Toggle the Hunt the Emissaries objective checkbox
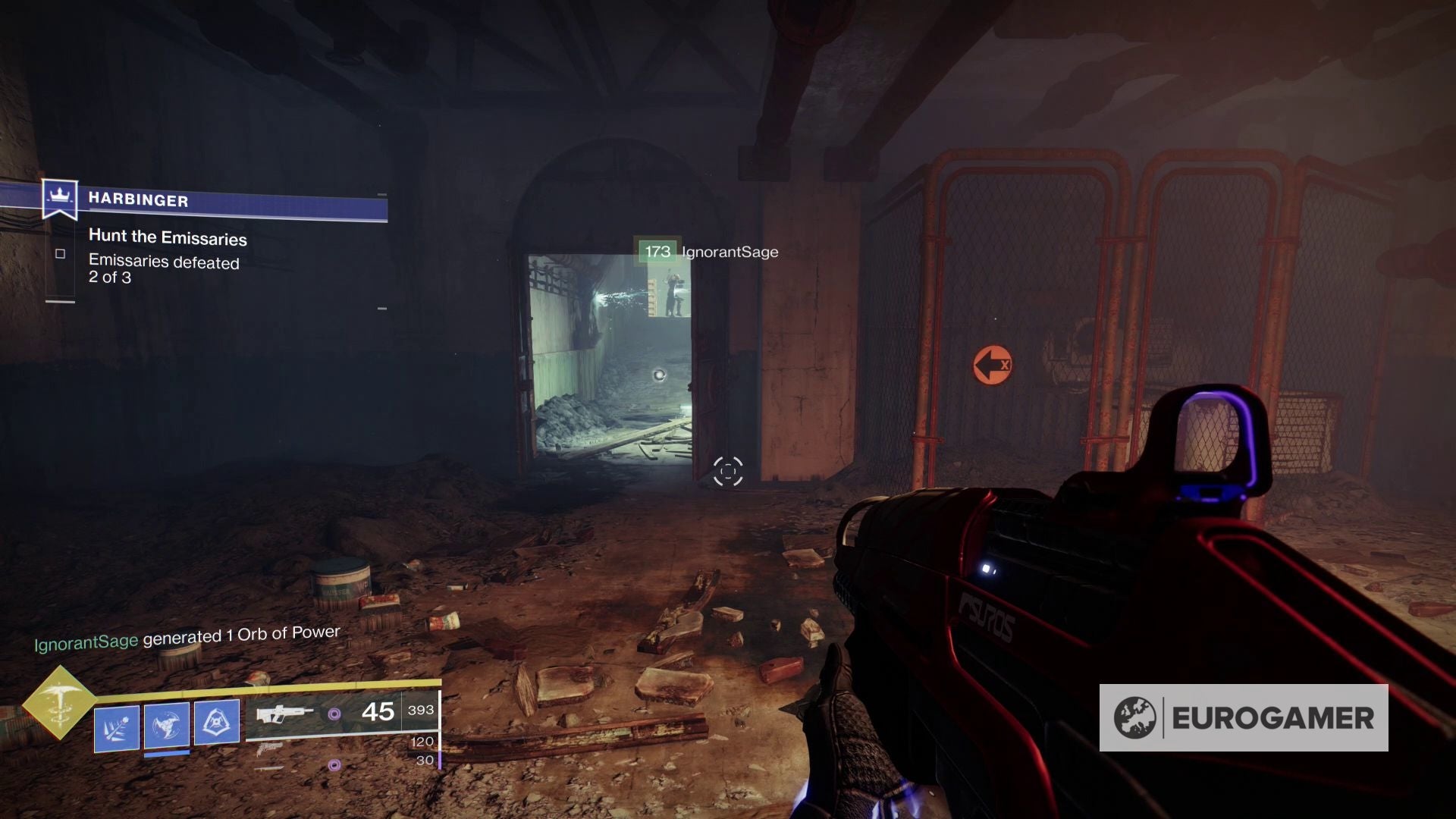This screenshot has width=1456, height=819. (x=61, y=256)
